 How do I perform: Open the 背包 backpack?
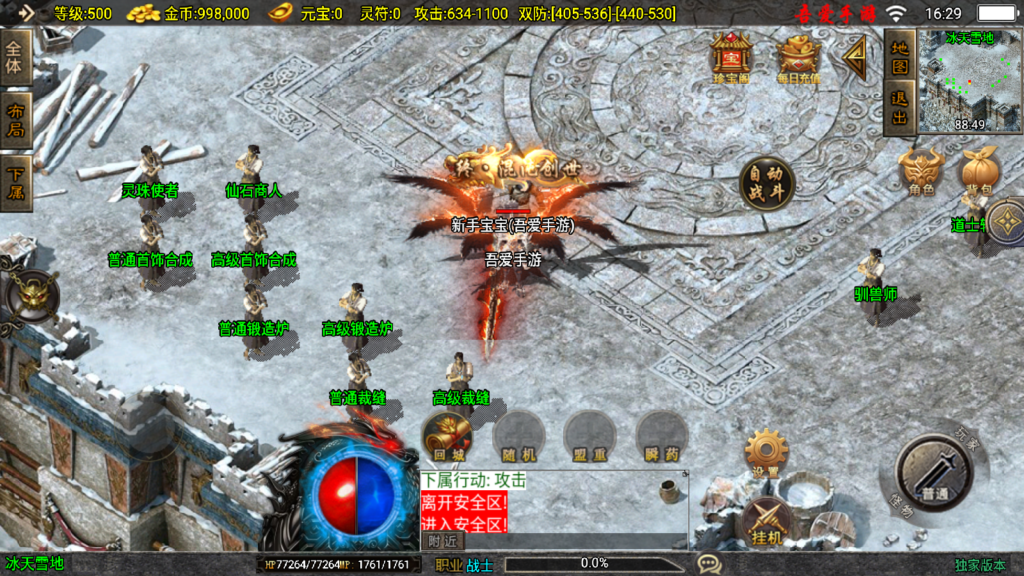click(x=980, y=172)
